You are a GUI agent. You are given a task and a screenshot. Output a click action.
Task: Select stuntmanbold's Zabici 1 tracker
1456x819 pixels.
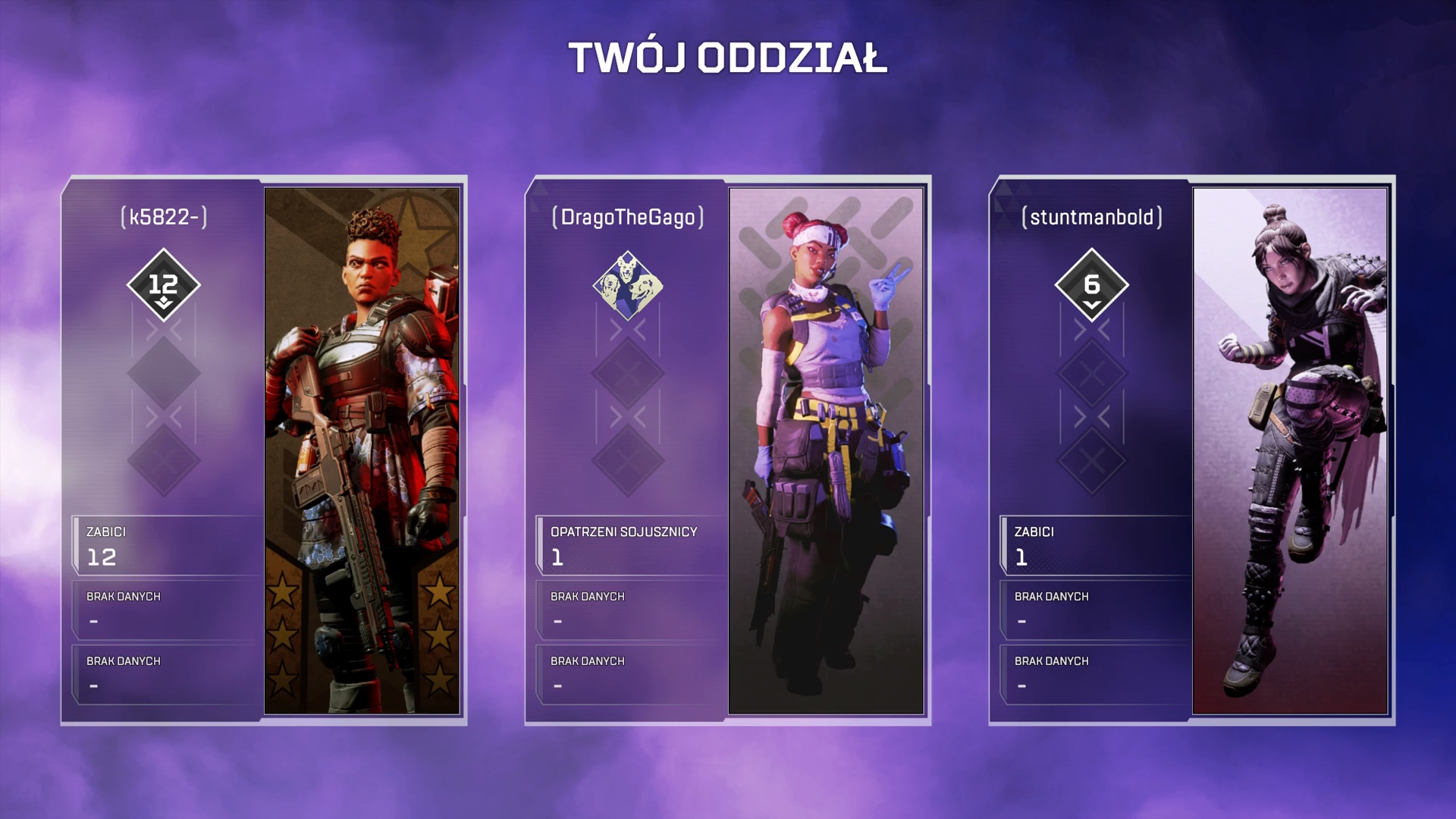[x=1095, y=545]
